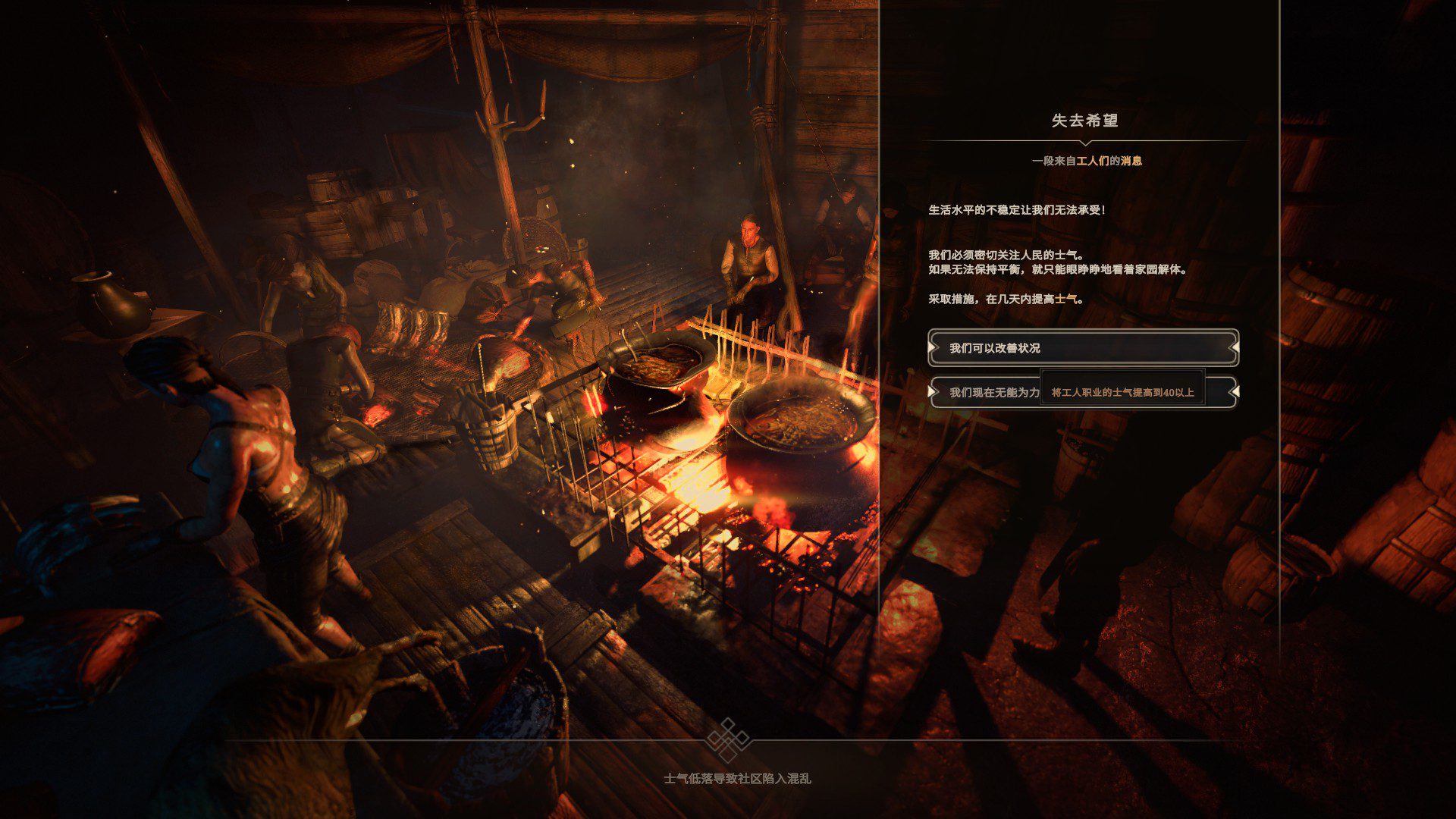Choose the "我们可以改善状况" reply

(1083, 348)
